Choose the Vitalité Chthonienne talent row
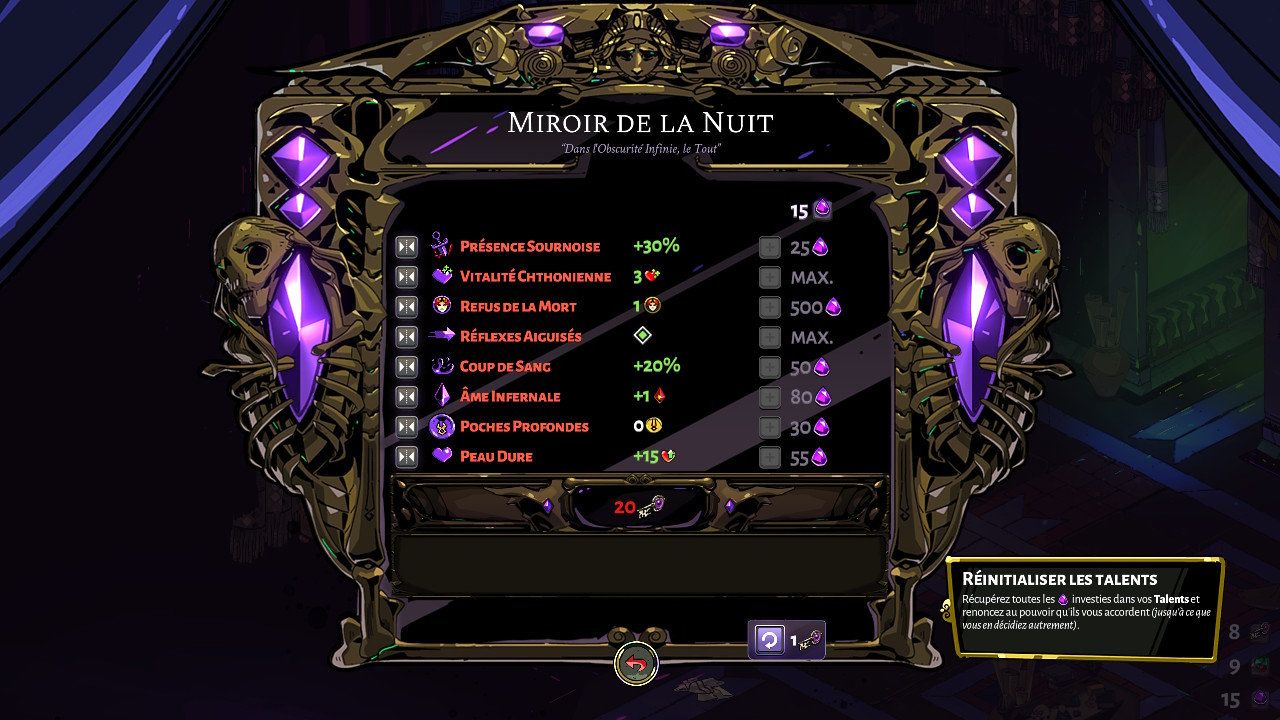The width and height of the screenshot is (1280, 720). coord(535,277)
